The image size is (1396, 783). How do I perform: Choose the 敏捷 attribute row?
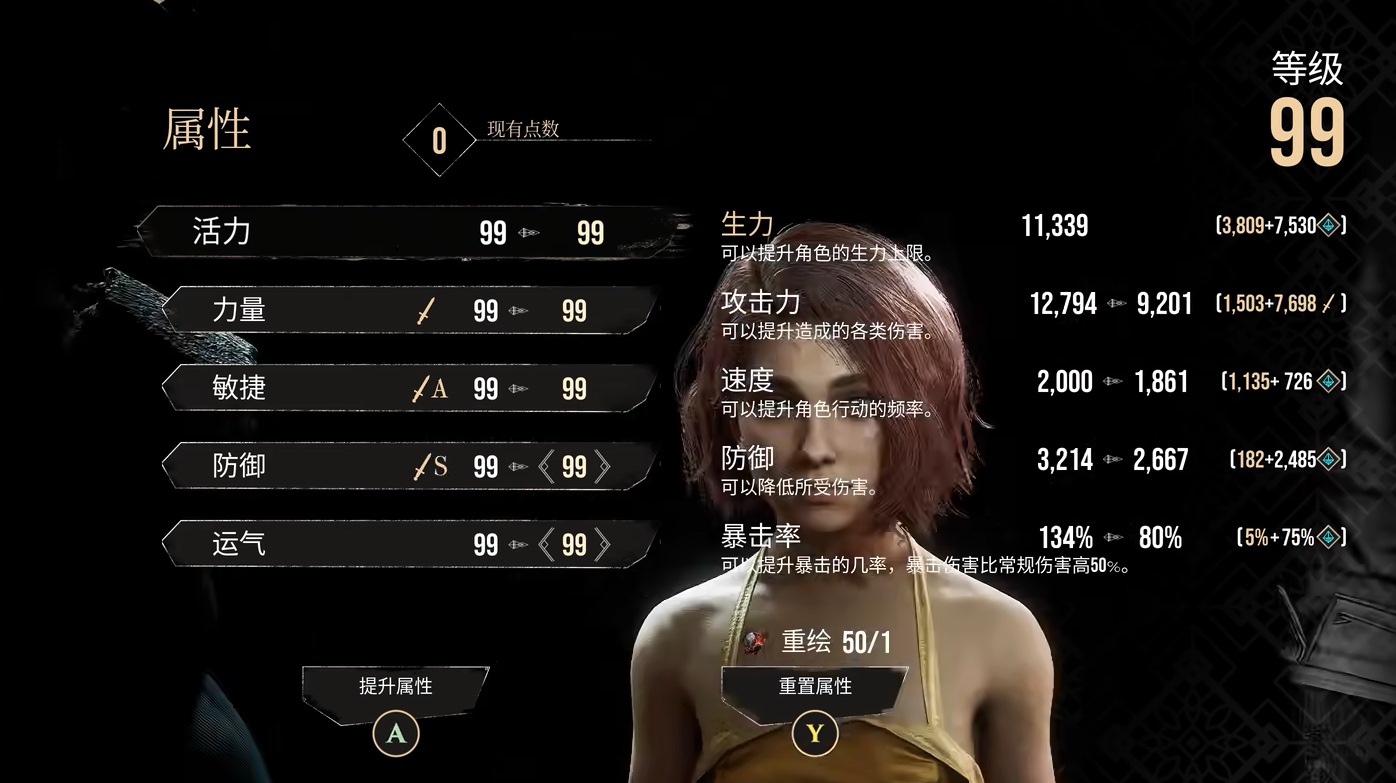coord(410,388)
